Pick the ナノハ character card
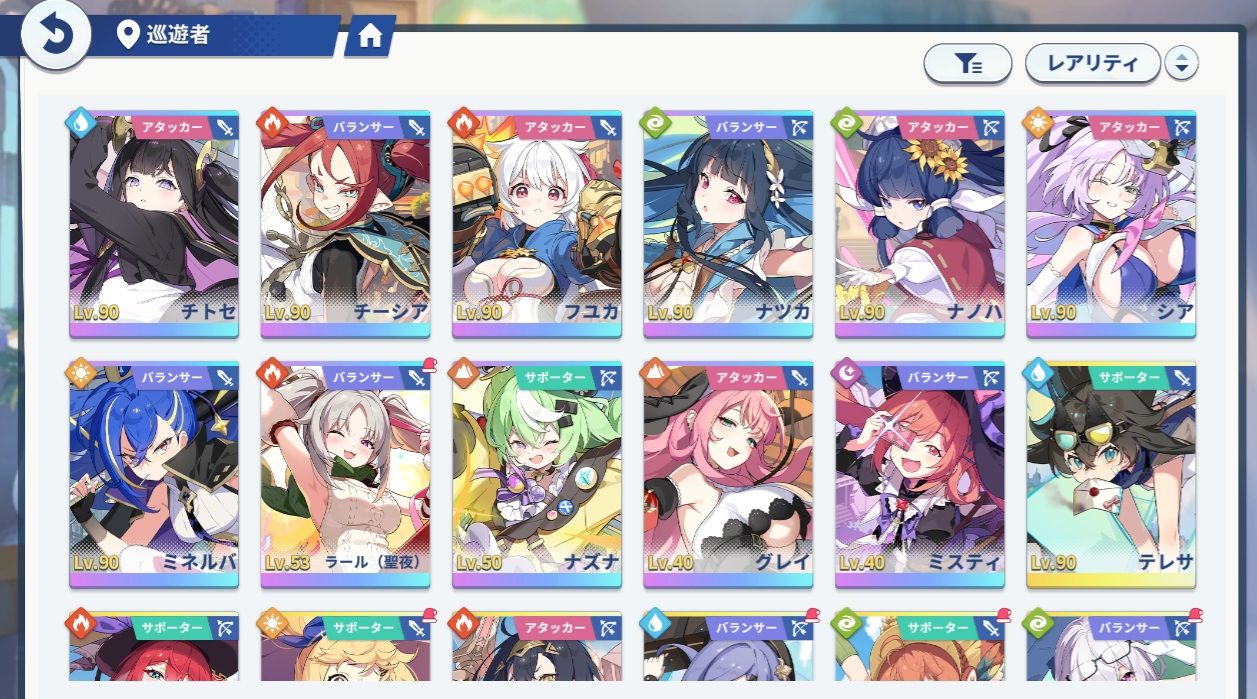The image size is (1257, 699). coord(919,223)
